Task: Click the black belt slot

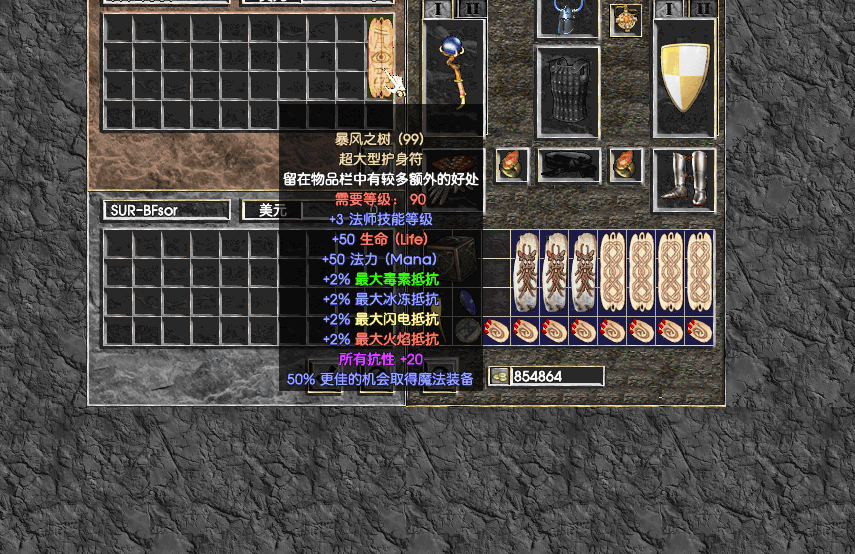Action: (569, 165)
